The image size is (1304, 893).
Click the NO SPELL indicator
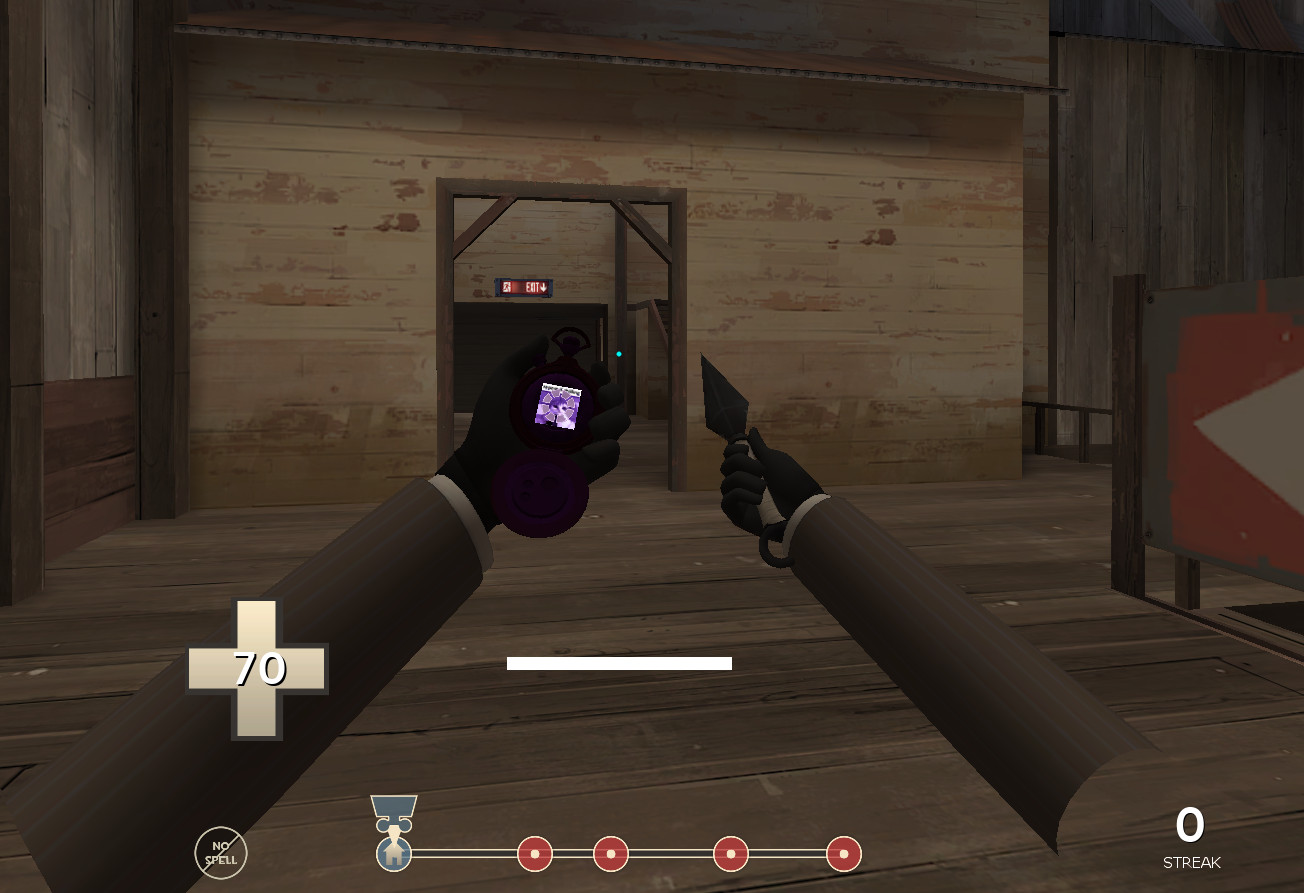point(221,852)
